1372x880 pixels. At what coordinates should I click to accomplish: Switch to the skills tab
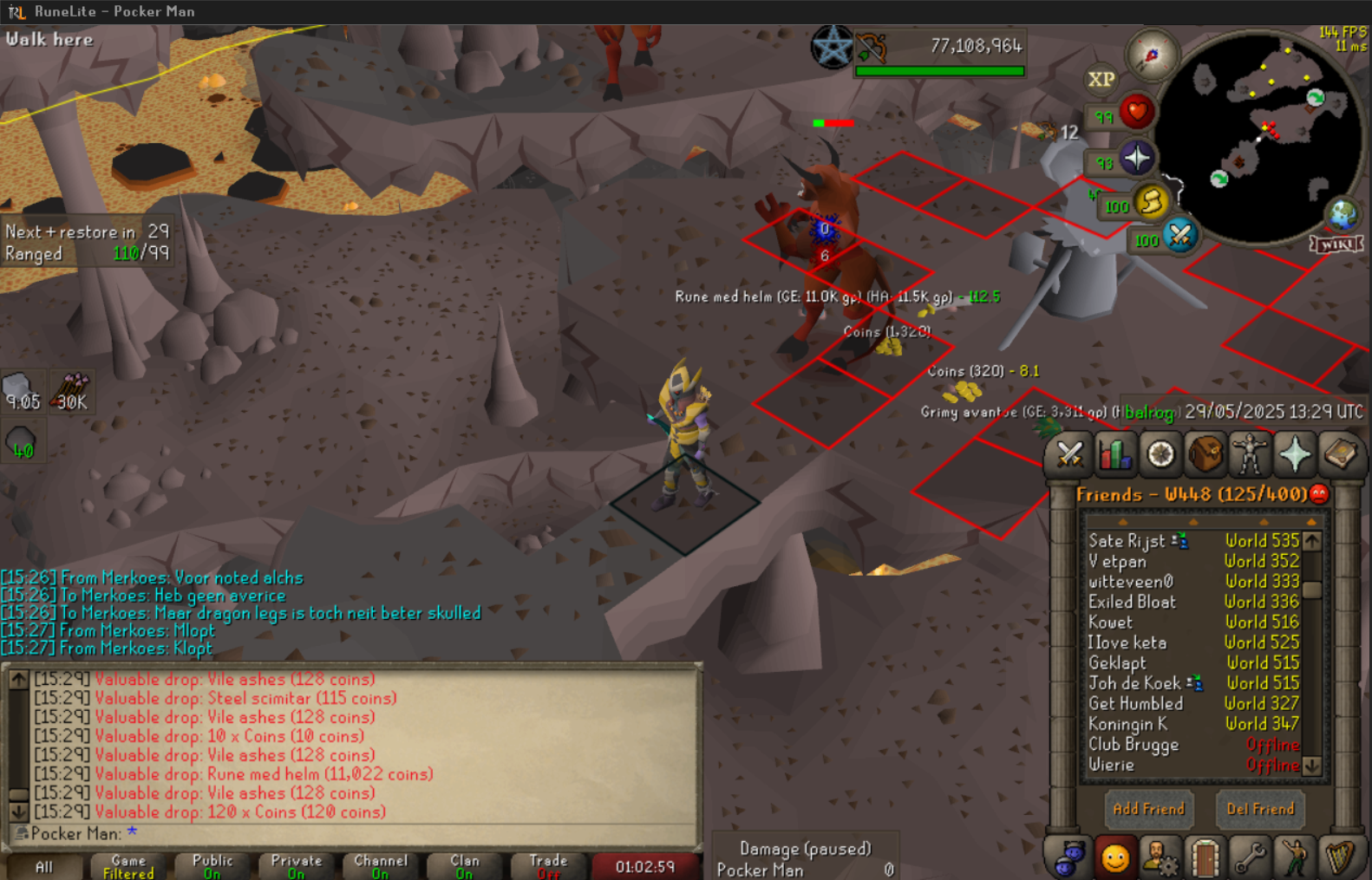click(1114, 454)
